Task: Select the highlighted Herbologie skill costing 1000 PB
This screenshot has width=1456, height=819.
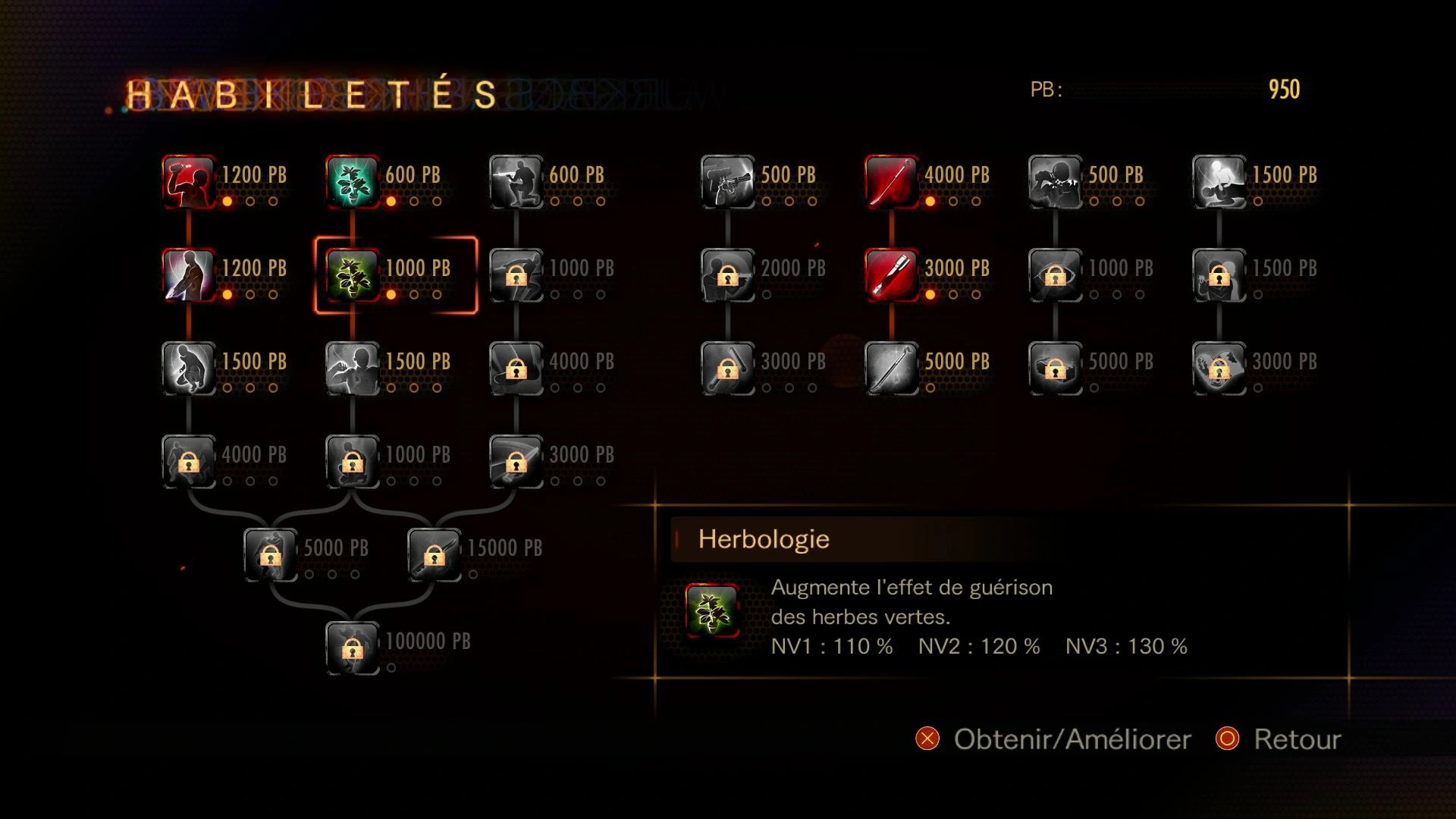Action: (353, 275)
